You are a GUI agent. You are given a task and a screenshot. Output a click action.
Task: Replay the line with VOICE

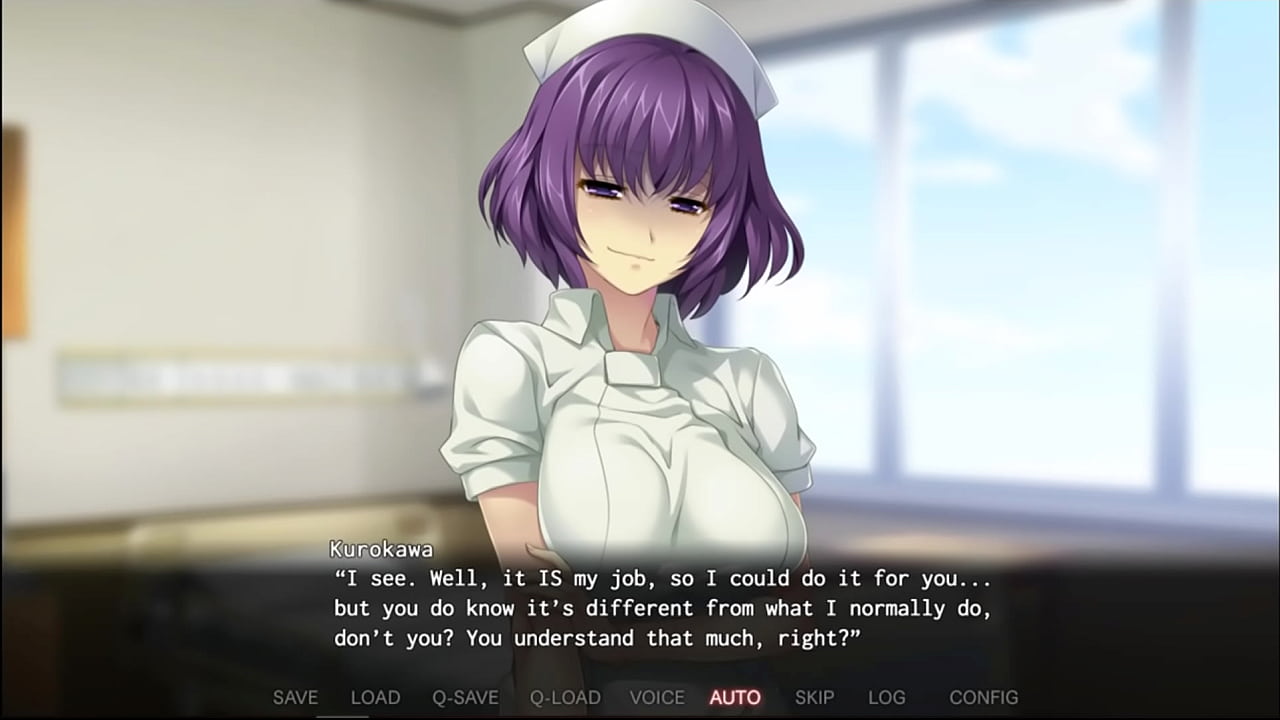[x=657, y=697]
